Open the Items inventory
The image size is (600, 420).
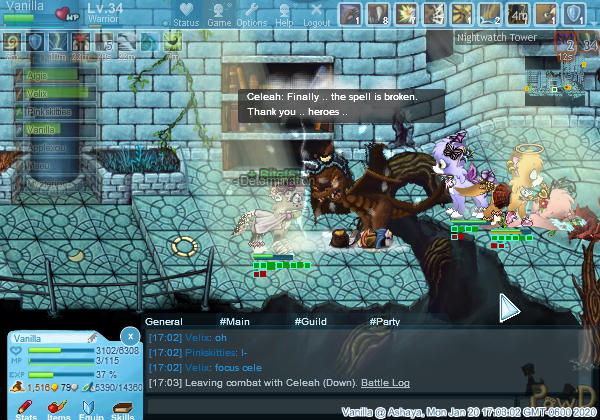(x=59, y=410)
